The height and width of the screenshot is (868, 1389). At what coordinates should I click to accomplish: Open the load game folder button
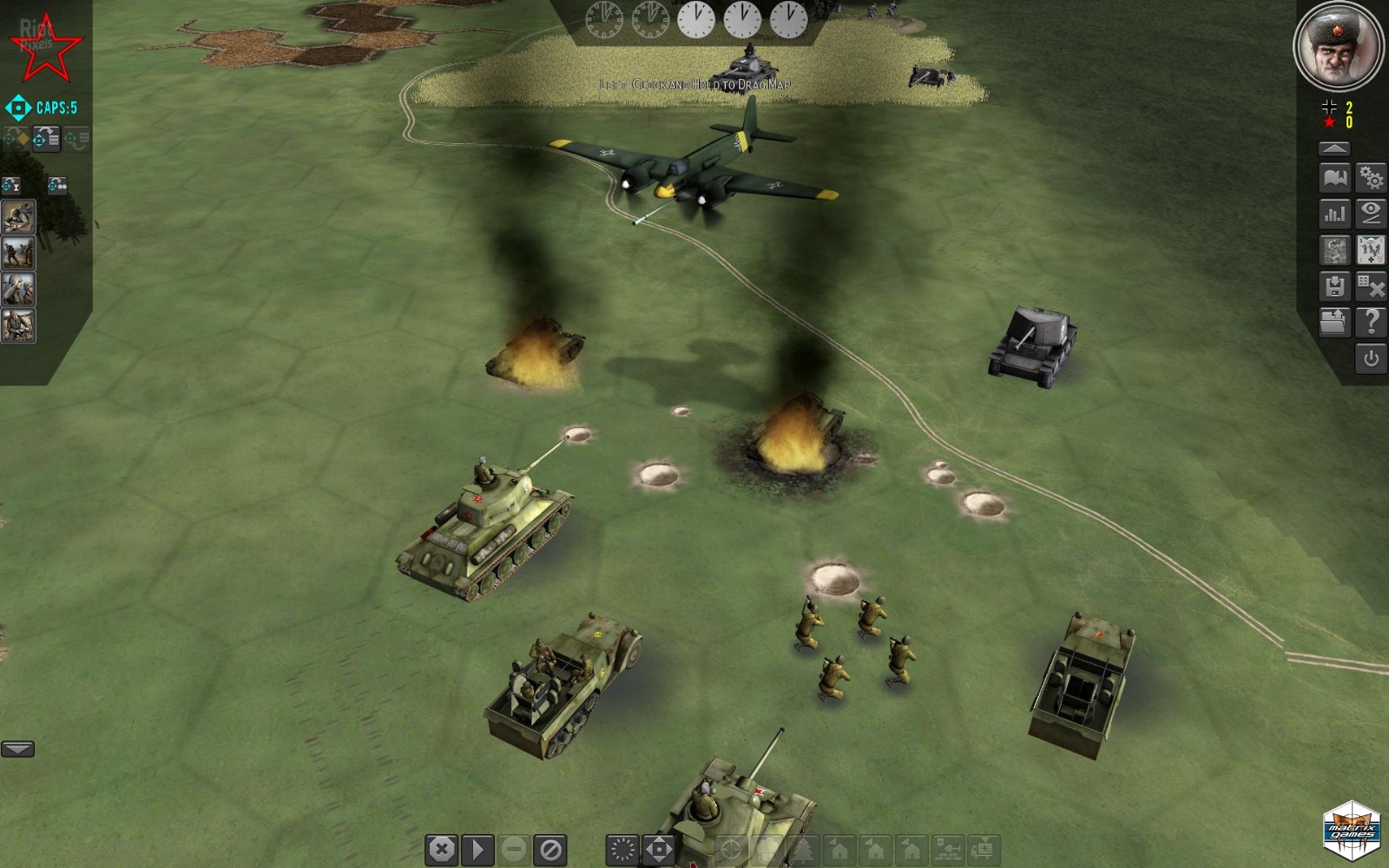[x=1334, y=322]
